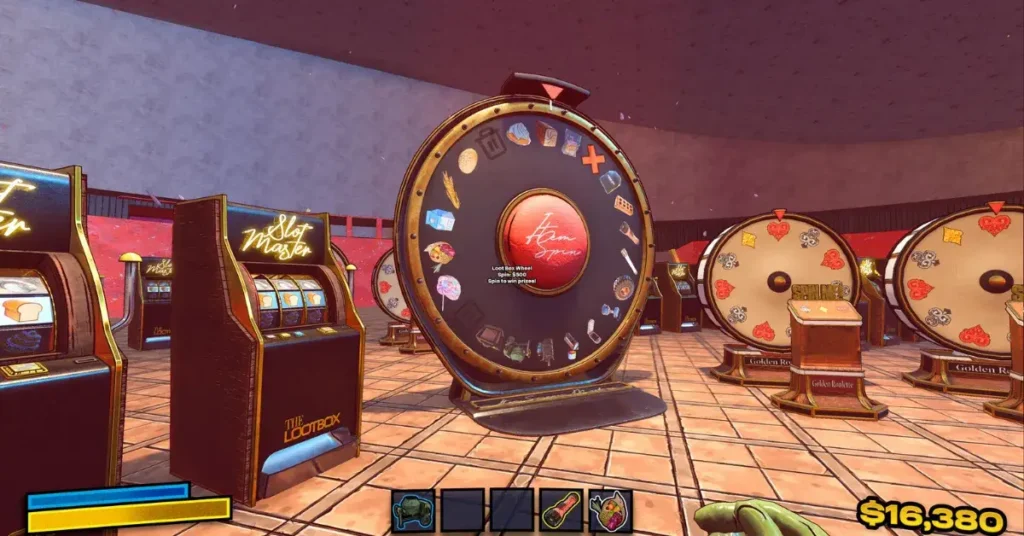Select the red flashlight hotbar slot
This screenshot has width=1024, height=536.
pos(560,510)
